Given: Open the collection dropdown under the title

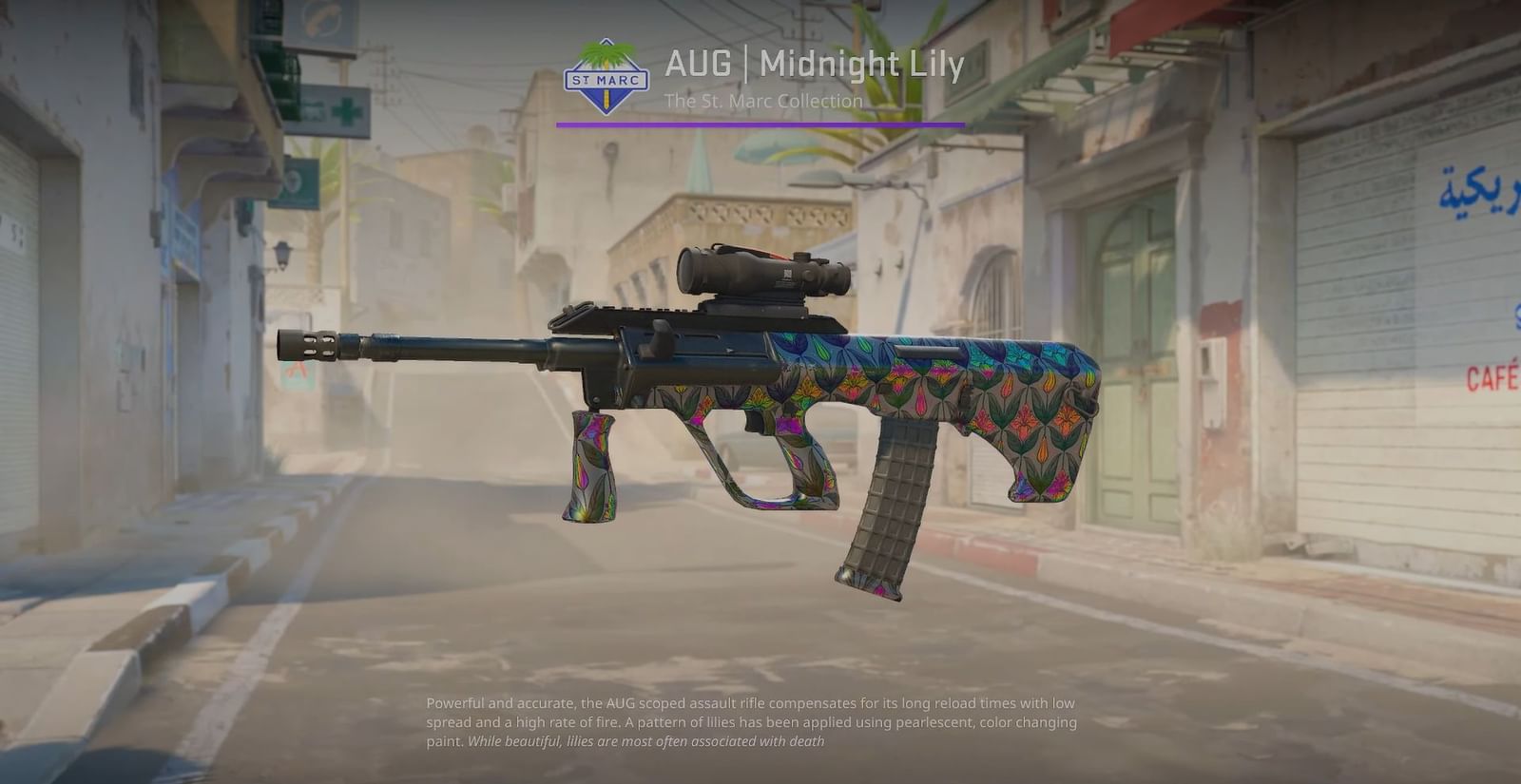Looking at the screenshot, I should click(763, 101).
